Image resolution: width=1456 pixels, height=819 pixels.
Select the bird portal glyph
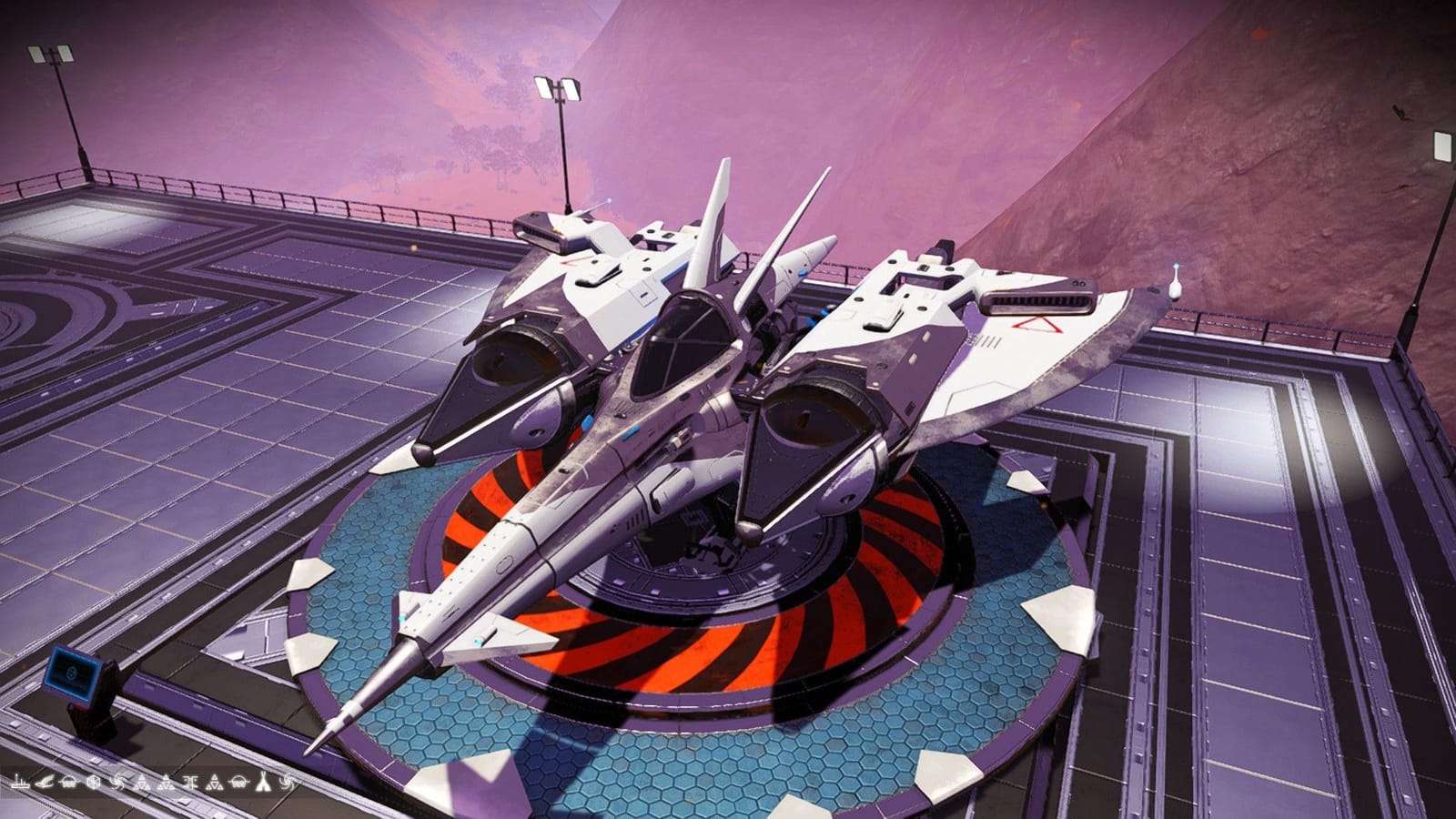[44, 784]
